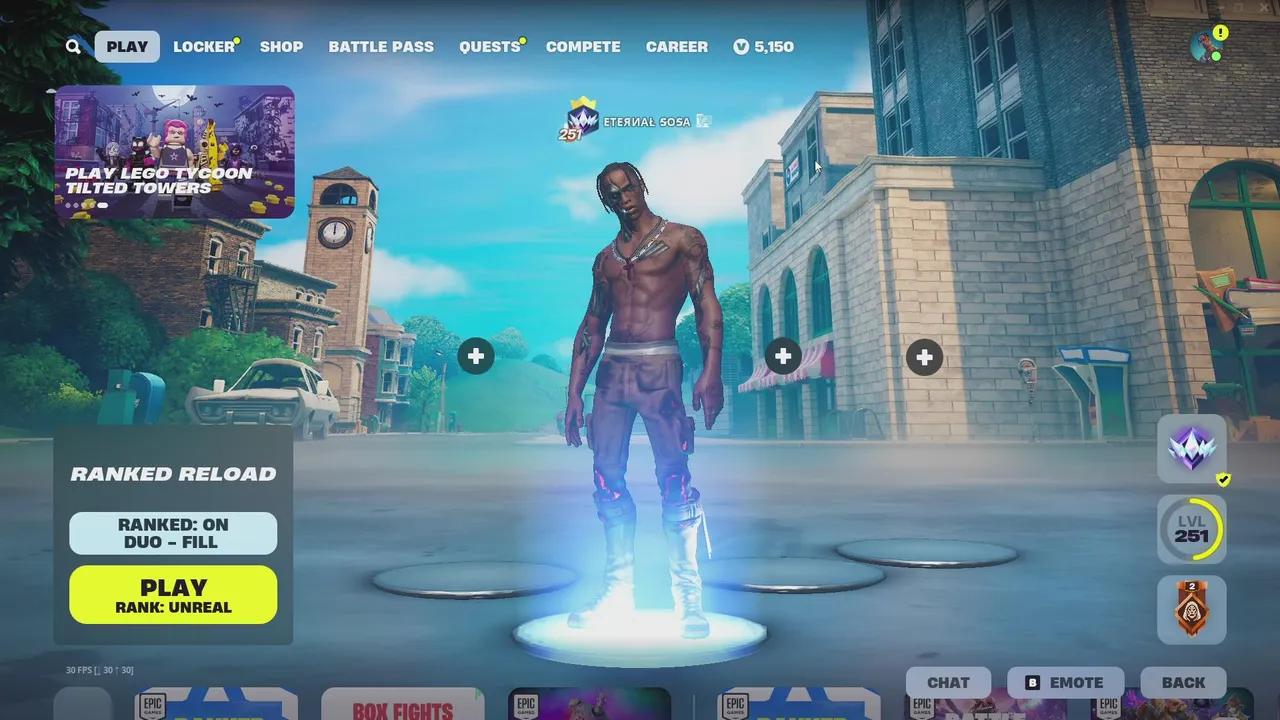Click the first plus slot to add a teammate
Image resolution: width=1280 pixels, height=720 pixels.
476,356
